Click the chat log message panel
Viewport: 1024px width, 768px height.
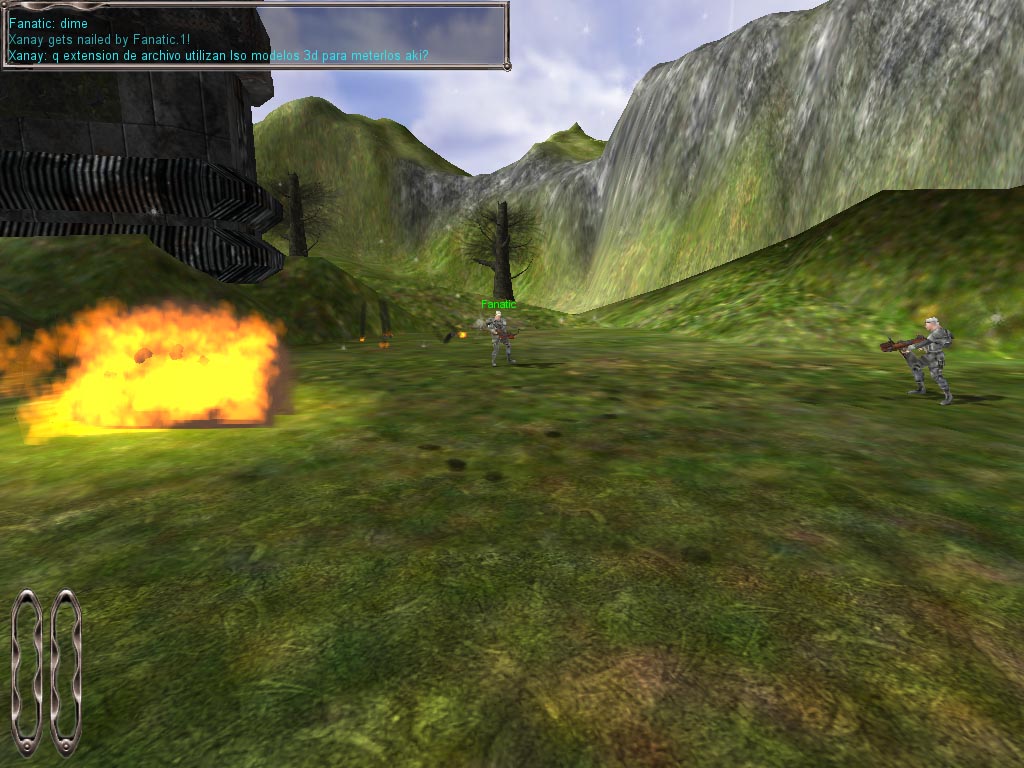pyautogui.click(x=254, y=36)
